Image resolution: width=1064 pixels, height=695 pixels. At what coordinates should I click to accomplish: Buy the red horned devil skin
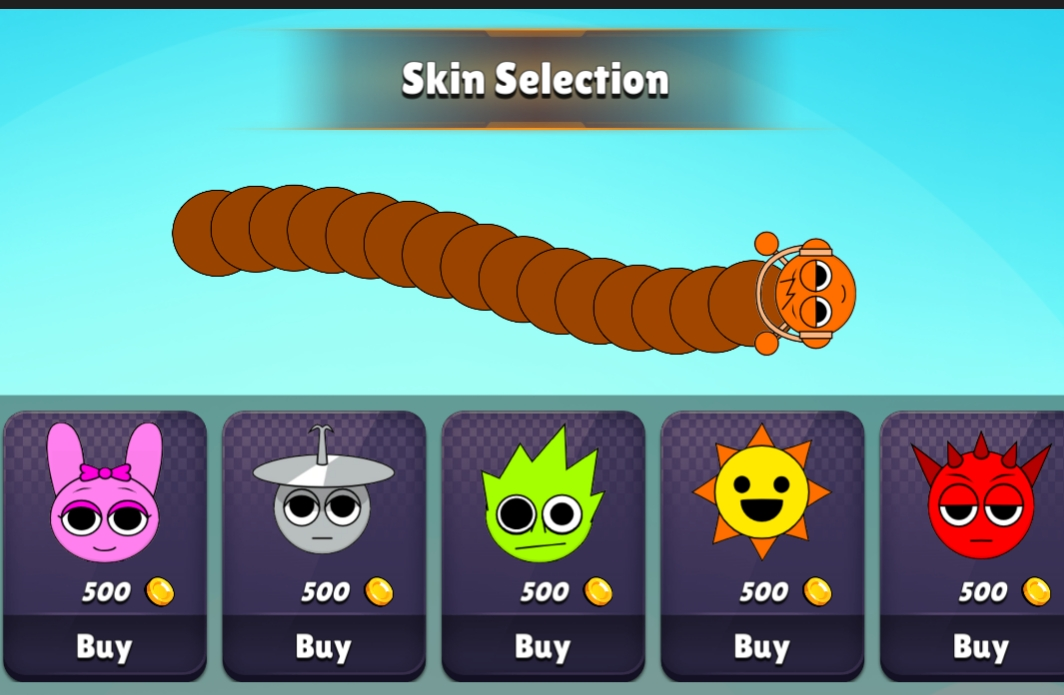pyautogui.click(x=979, y=647)
